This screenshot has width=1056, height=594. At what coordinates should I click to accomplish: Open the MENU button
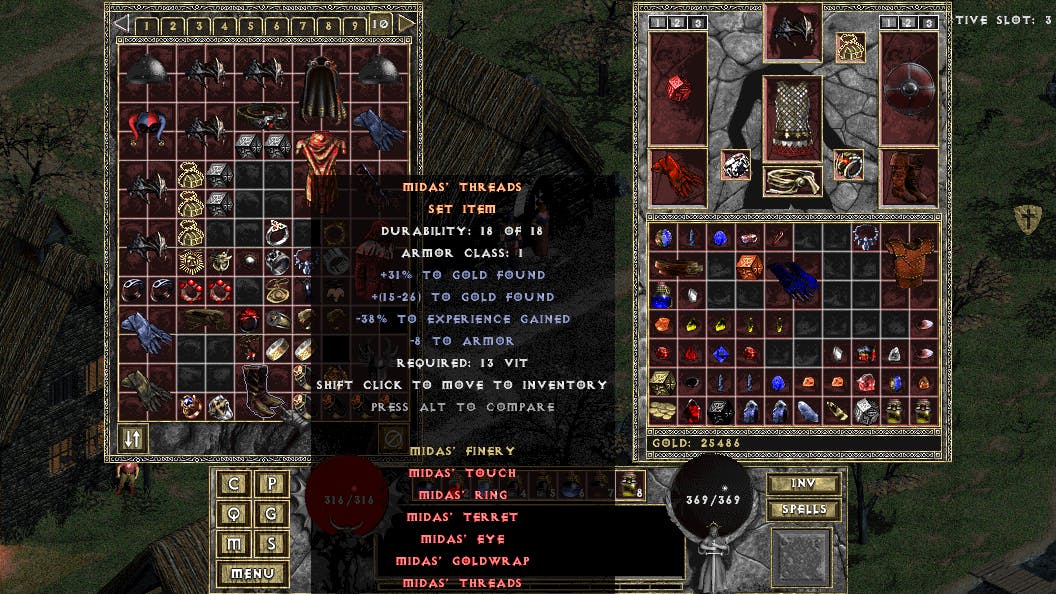click(x=252, y=574)
